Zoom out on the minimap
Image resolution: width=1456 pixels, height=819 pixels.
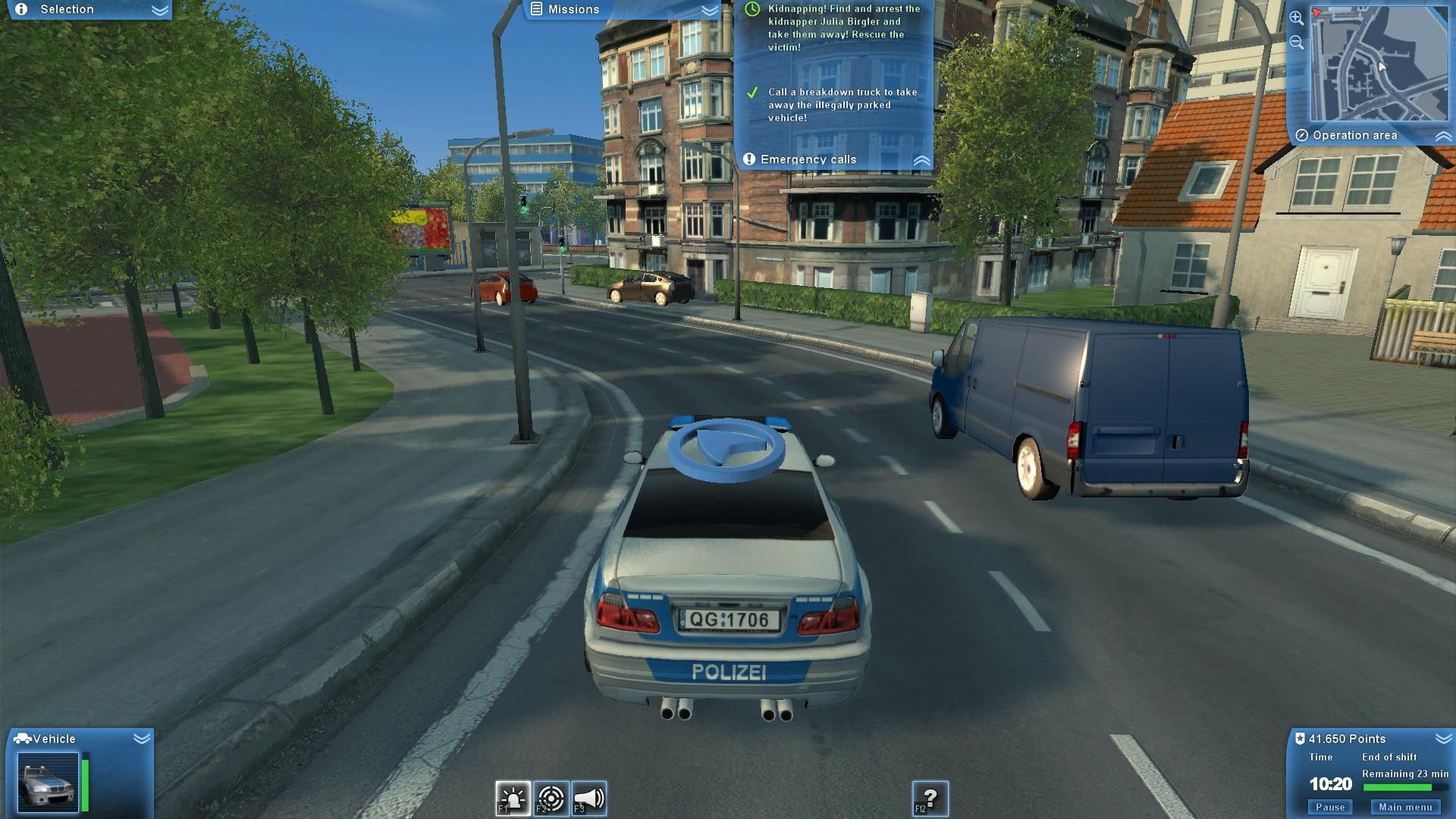1296,42
